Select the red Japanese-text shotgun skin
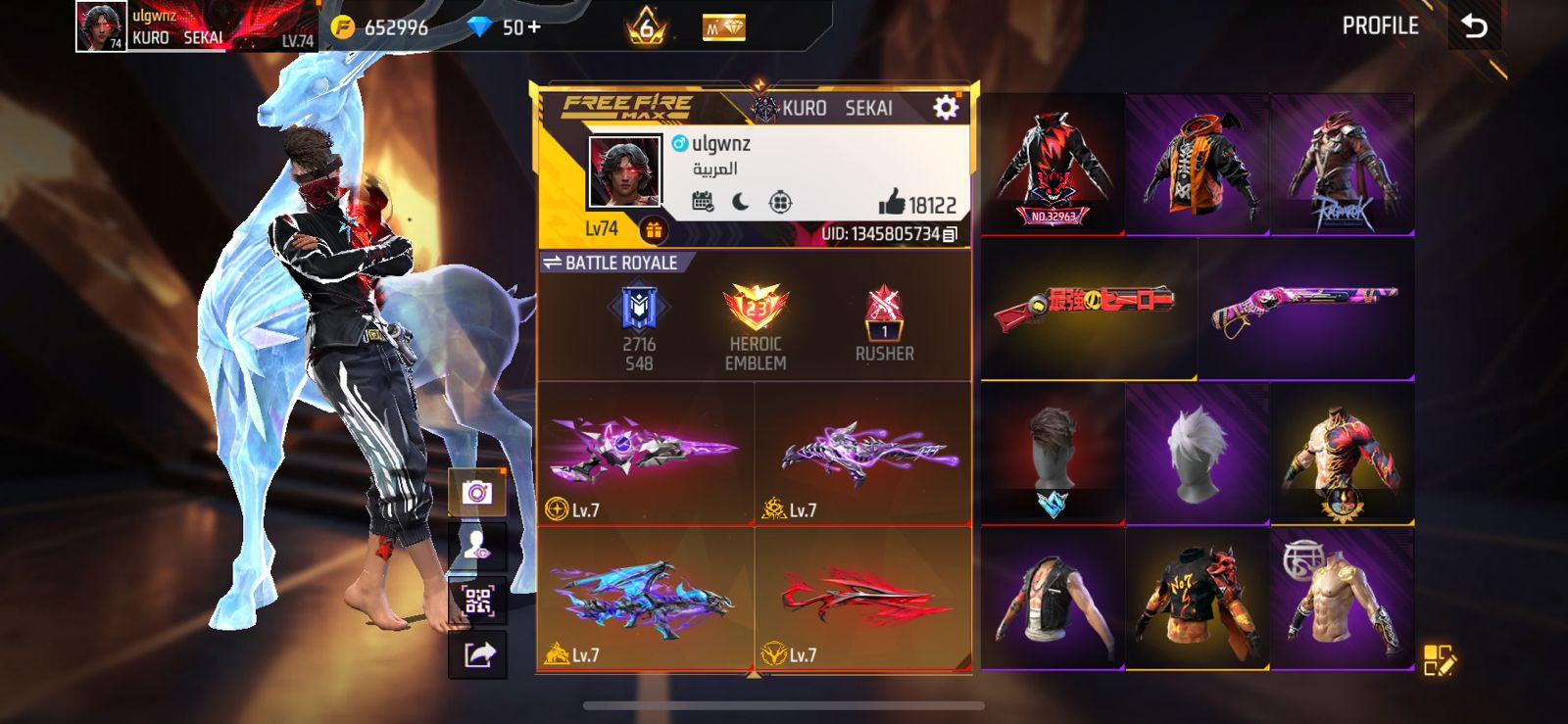Viewport: 1568px width, 724px height. 1088,308
